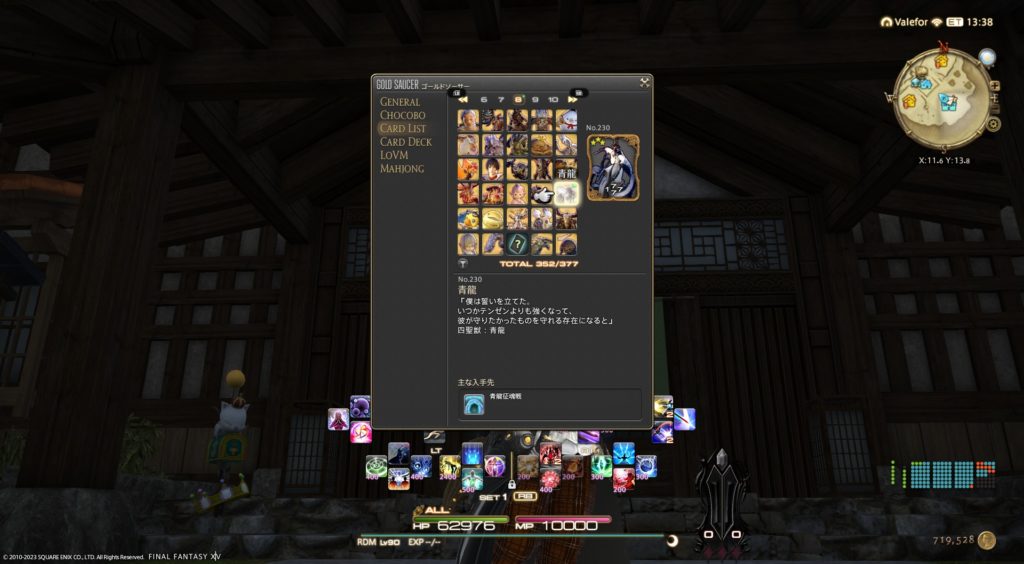
Task: Switch to card list page 7
Action: 501,100
